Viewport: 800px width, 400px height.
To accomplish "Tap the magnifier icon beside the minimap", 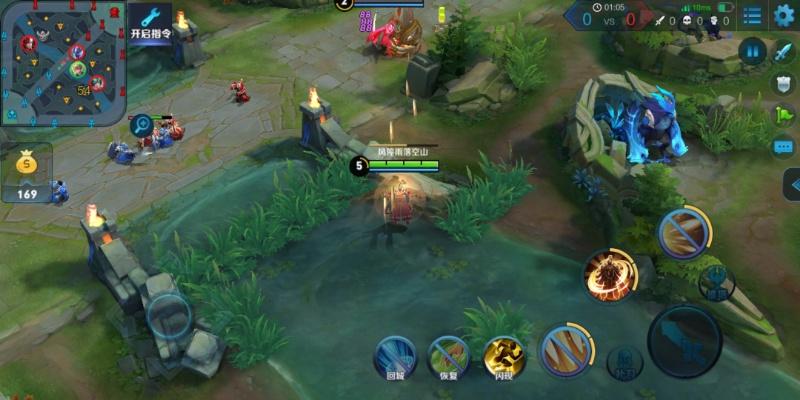I will 142,126.
